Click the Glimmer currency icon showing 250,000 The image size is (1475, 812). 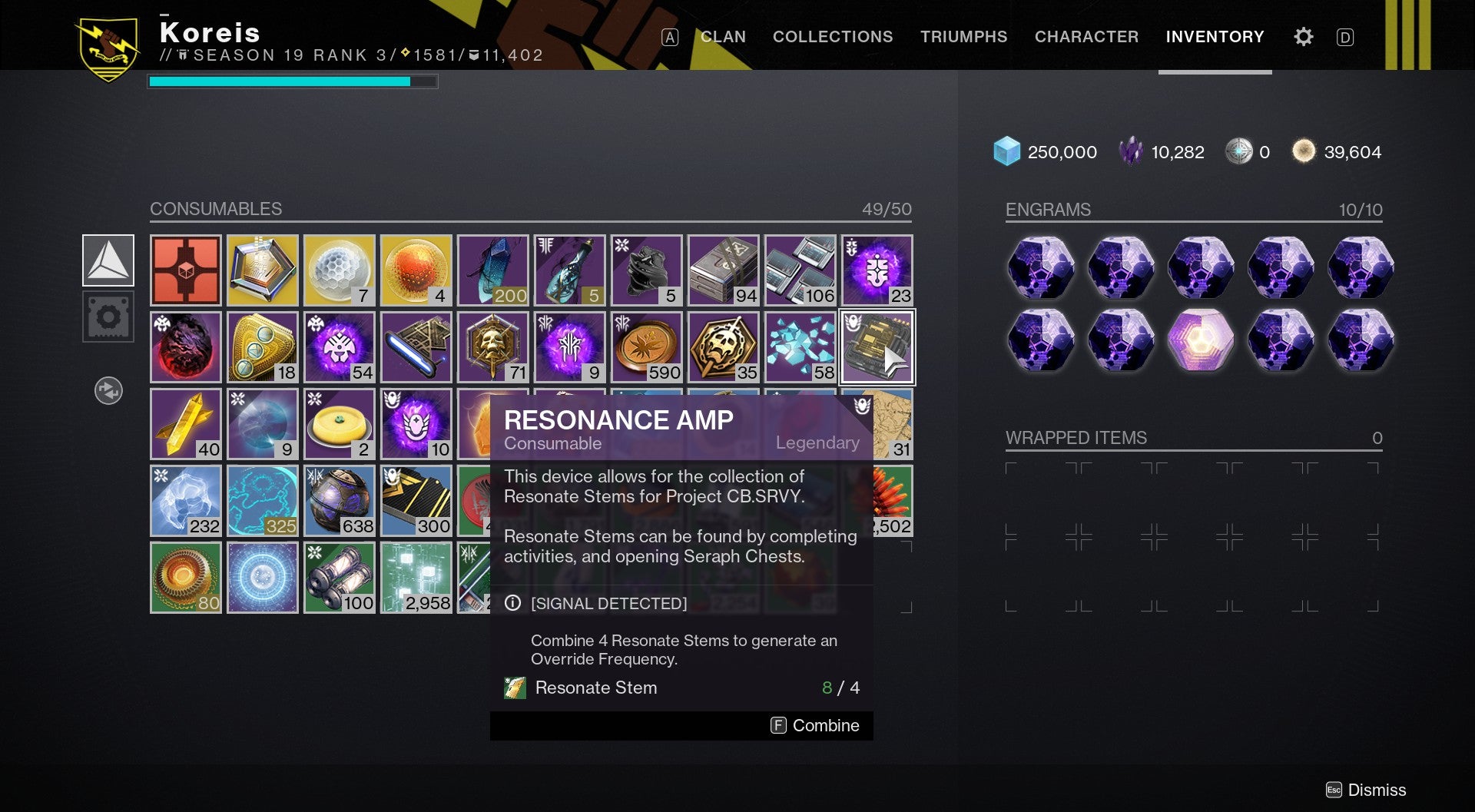tap(1007, 151)
